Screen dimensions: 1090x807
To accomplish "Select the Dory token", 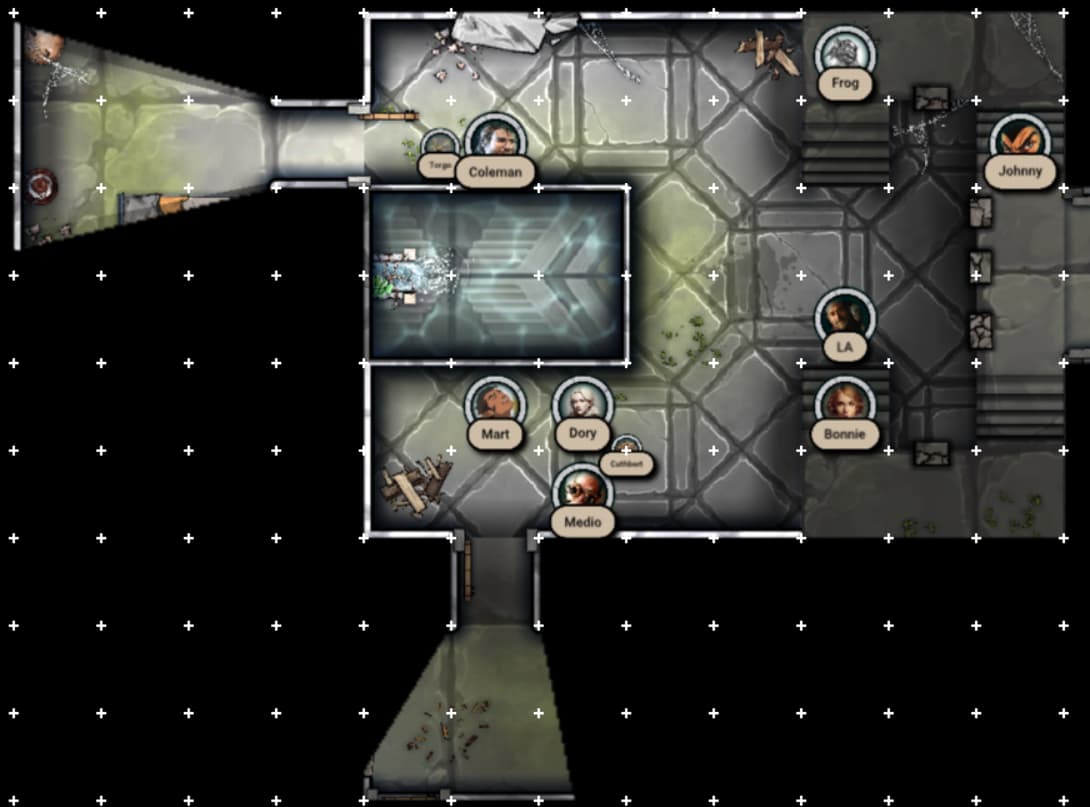I will pyautogui.click(x=582, y=405).
